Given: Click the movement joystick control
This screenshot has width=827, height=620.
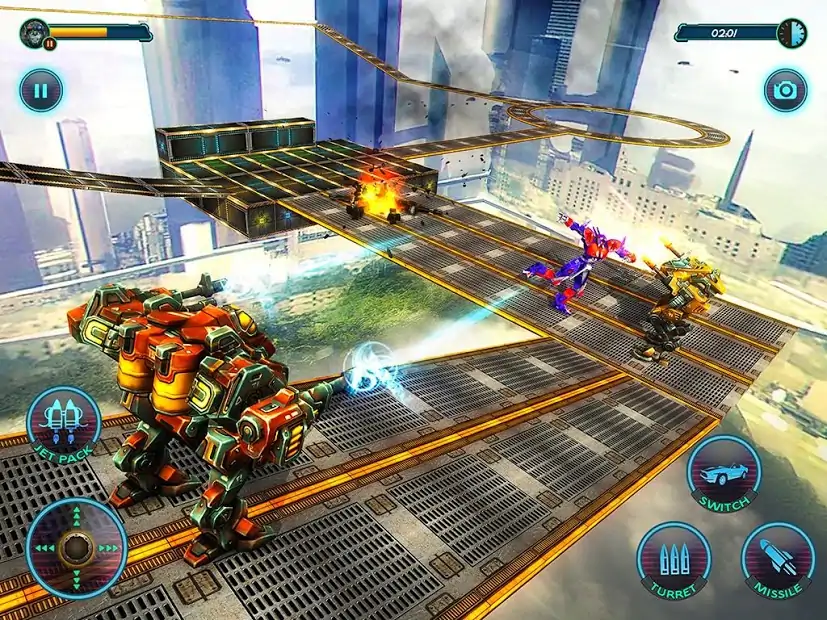Looking at the screenshot, I should click(77, 548).
